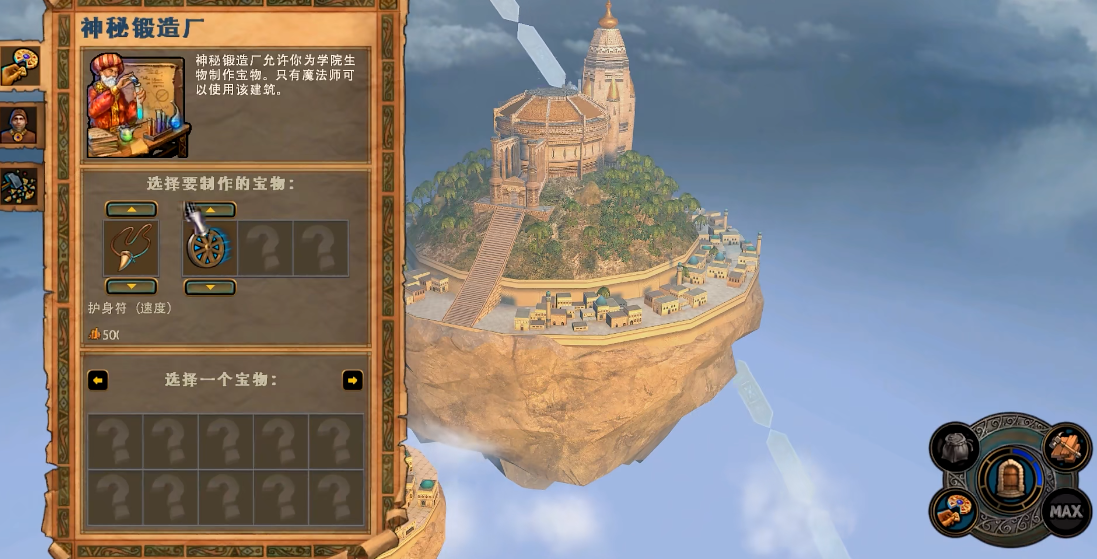Open the build menu with hammer and planks
This screenshot has width=1097, height=559.
[1066, 447]
